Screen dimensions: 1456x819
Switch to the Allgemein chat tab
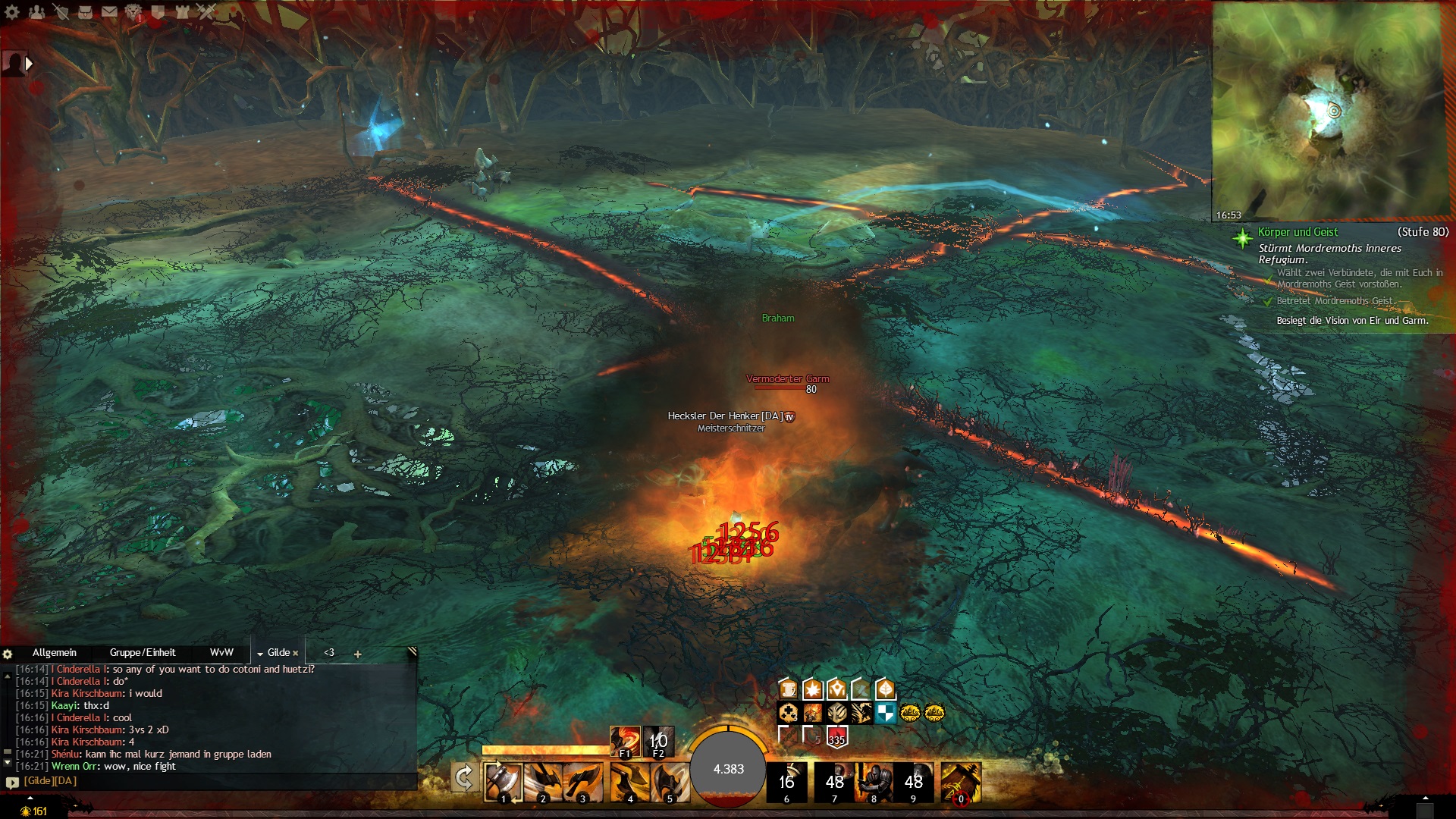55,653
